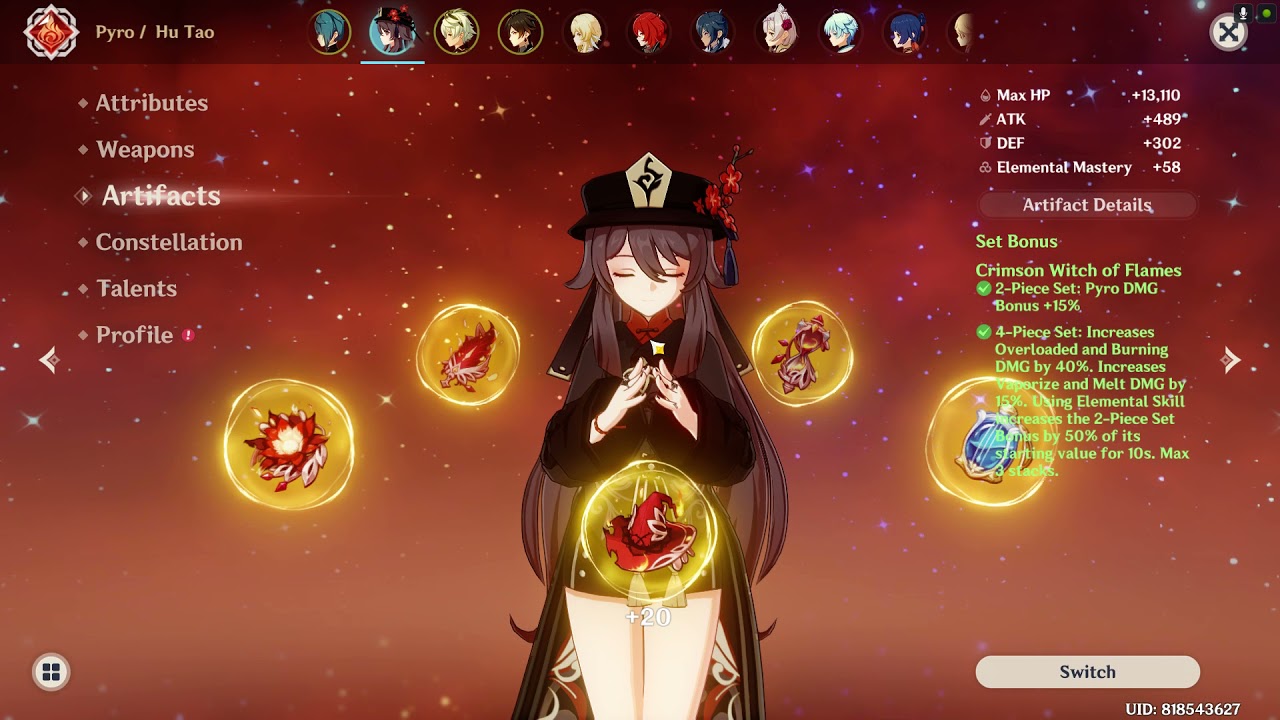Screen dimensions: 1280x720
Task: Go to the Weapons section
Action: (x=145, y=150)
